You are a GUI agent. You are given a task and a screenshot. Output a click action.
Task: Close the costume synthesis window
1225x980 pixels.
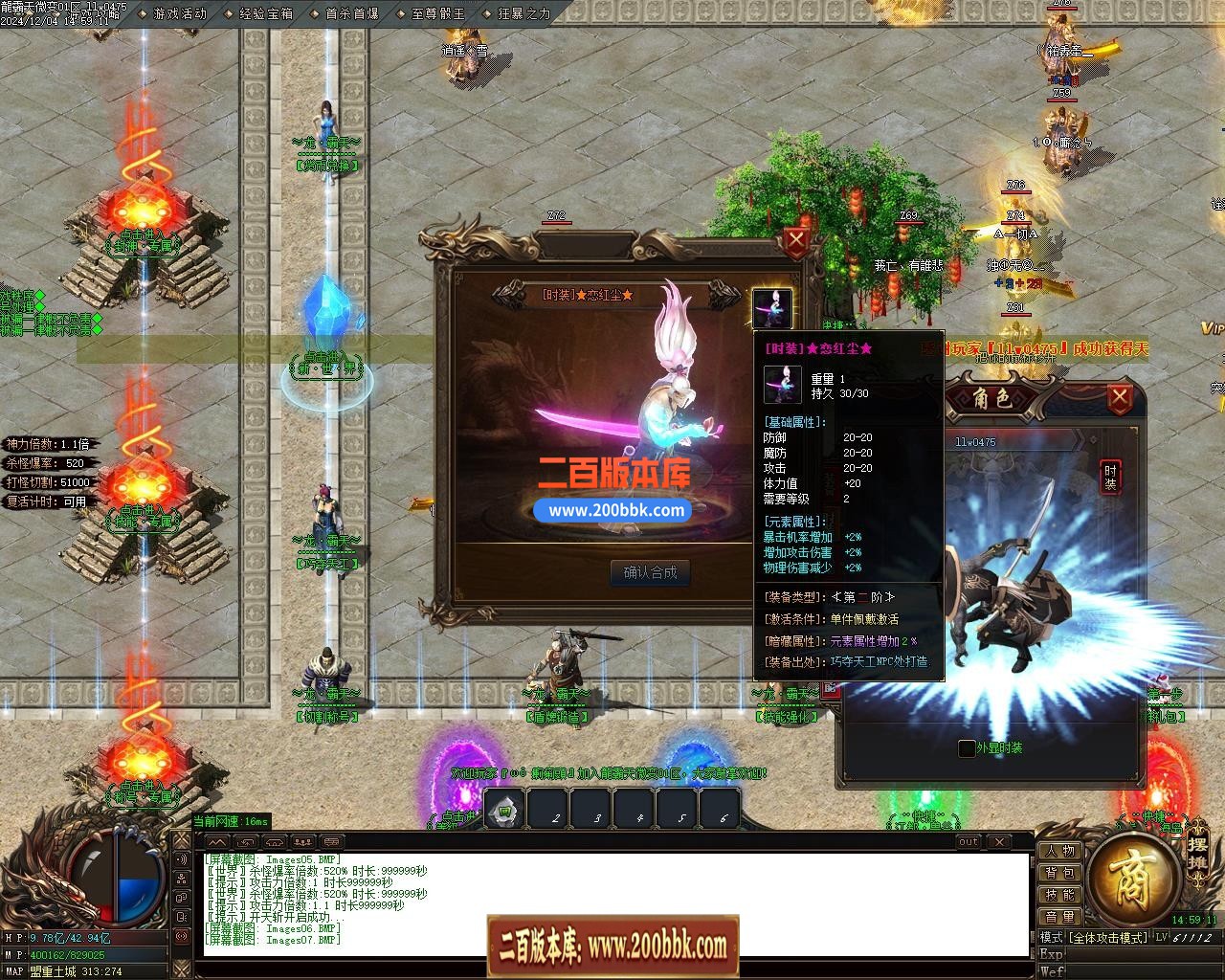pyautogui.click(x=796, y=241)
